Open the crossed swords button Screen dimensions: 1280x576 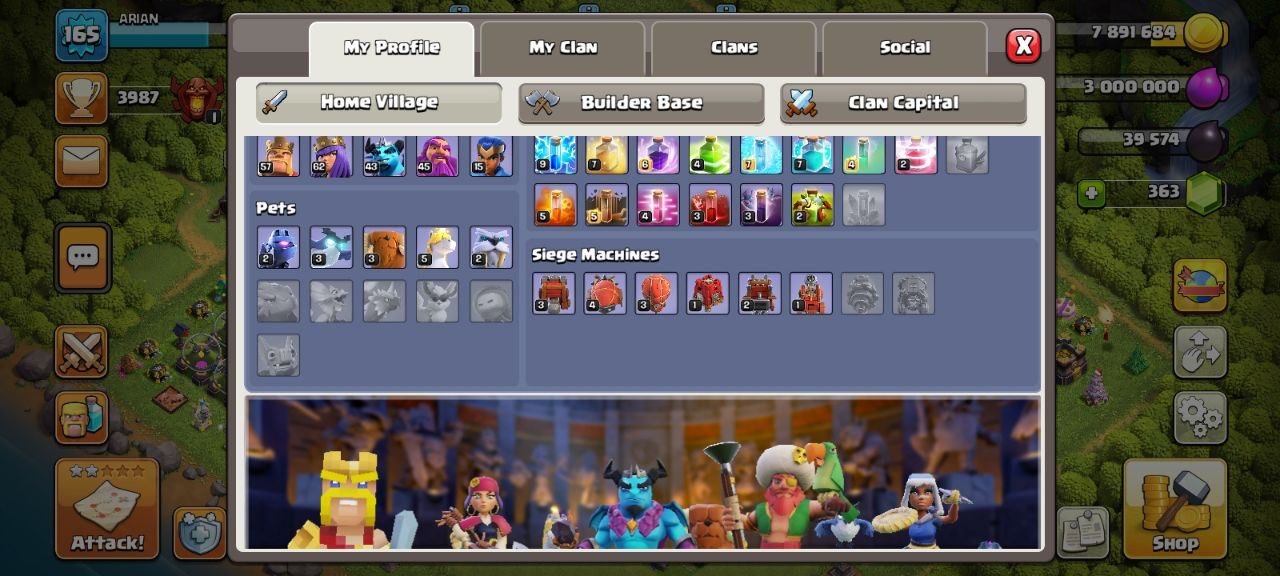tap(81, 351)
